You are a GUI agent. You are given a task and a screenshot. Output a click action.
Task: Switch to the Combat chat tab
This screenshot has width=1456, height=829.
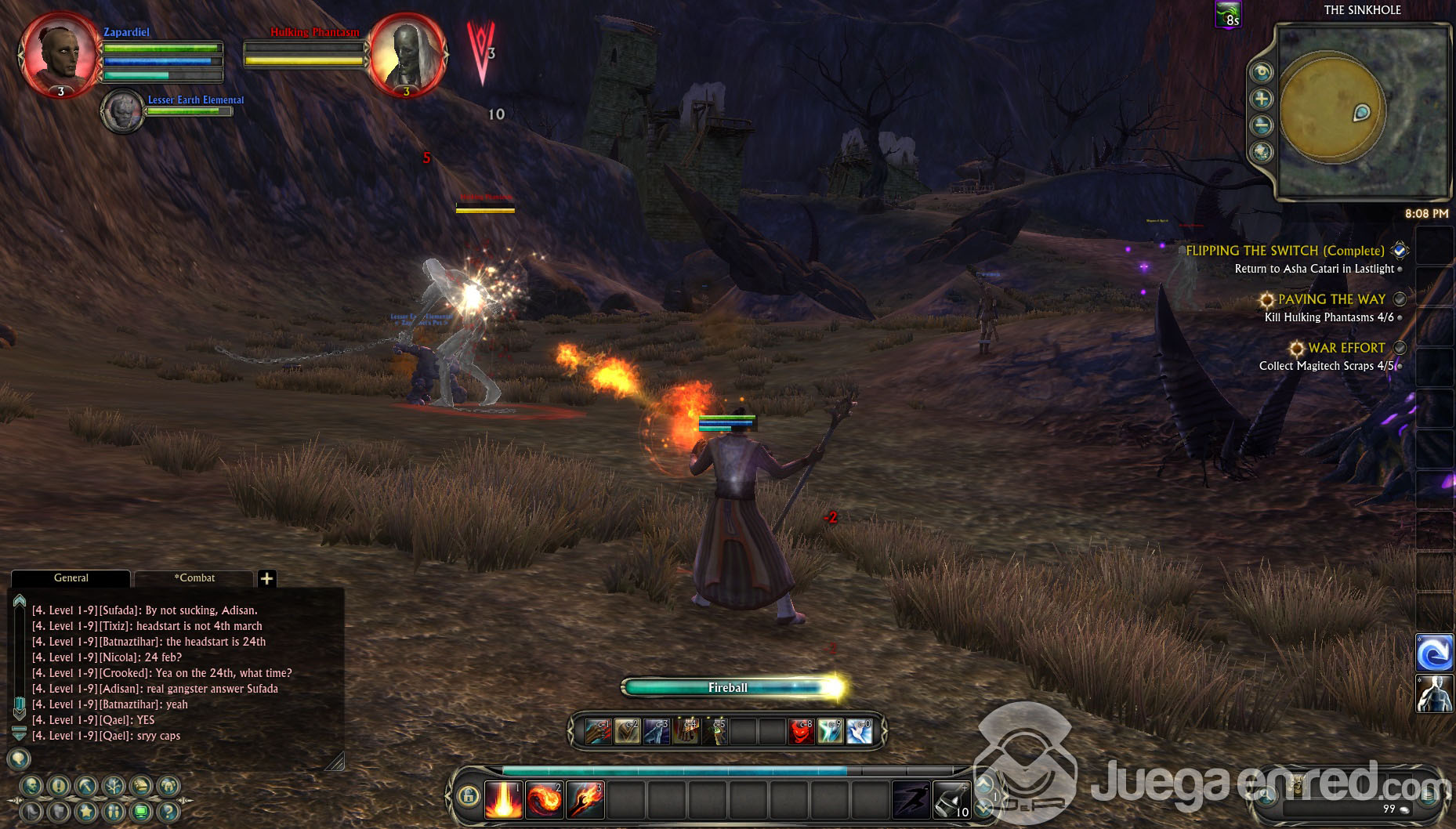(x=194, y=578)
